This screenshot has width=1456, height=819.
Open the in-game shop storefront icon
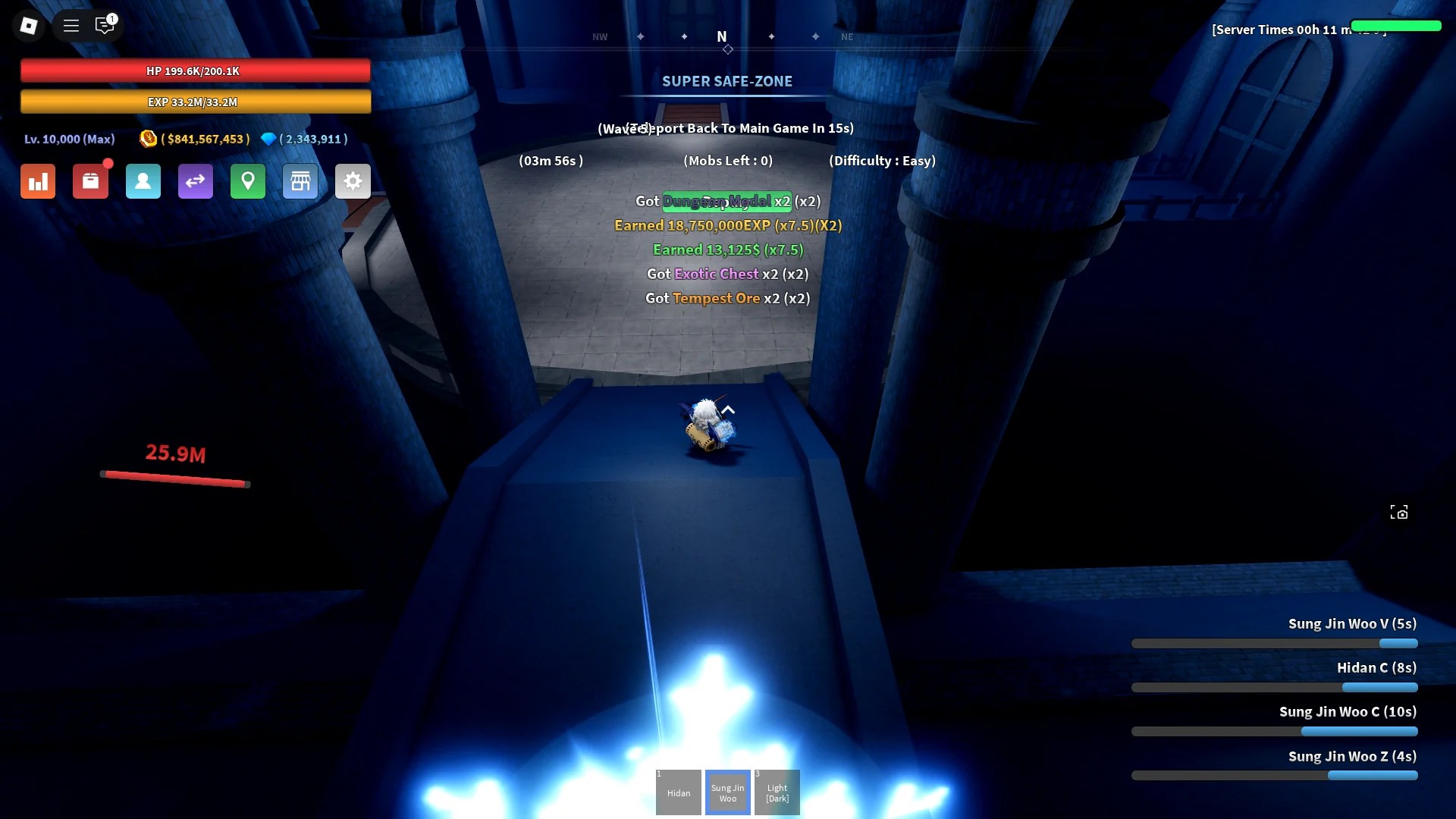click(x=300, y=181)
